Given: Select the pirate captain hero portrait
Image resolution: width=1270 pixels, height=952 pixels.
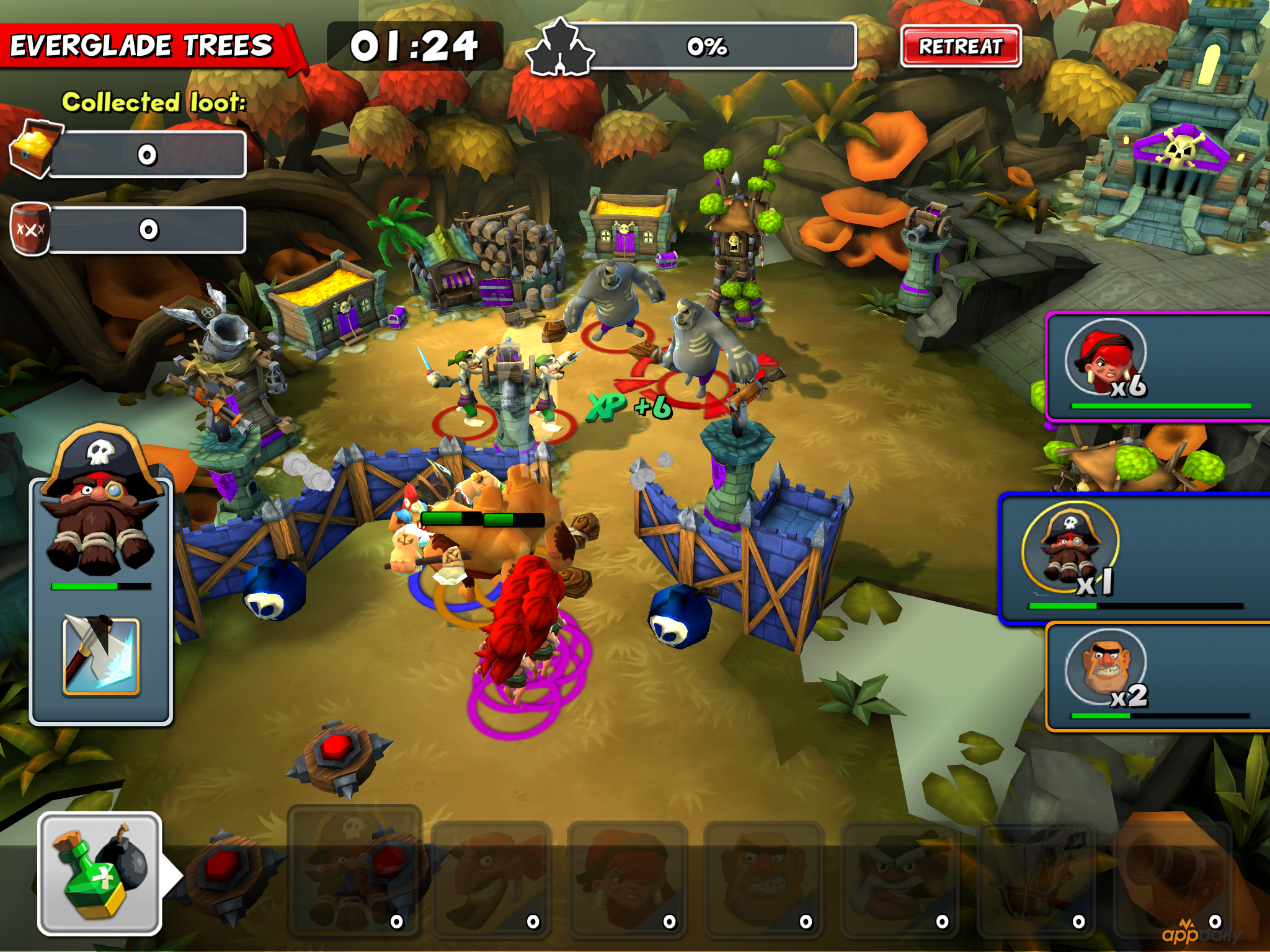Looking at the screenshot, I should 101,508.
